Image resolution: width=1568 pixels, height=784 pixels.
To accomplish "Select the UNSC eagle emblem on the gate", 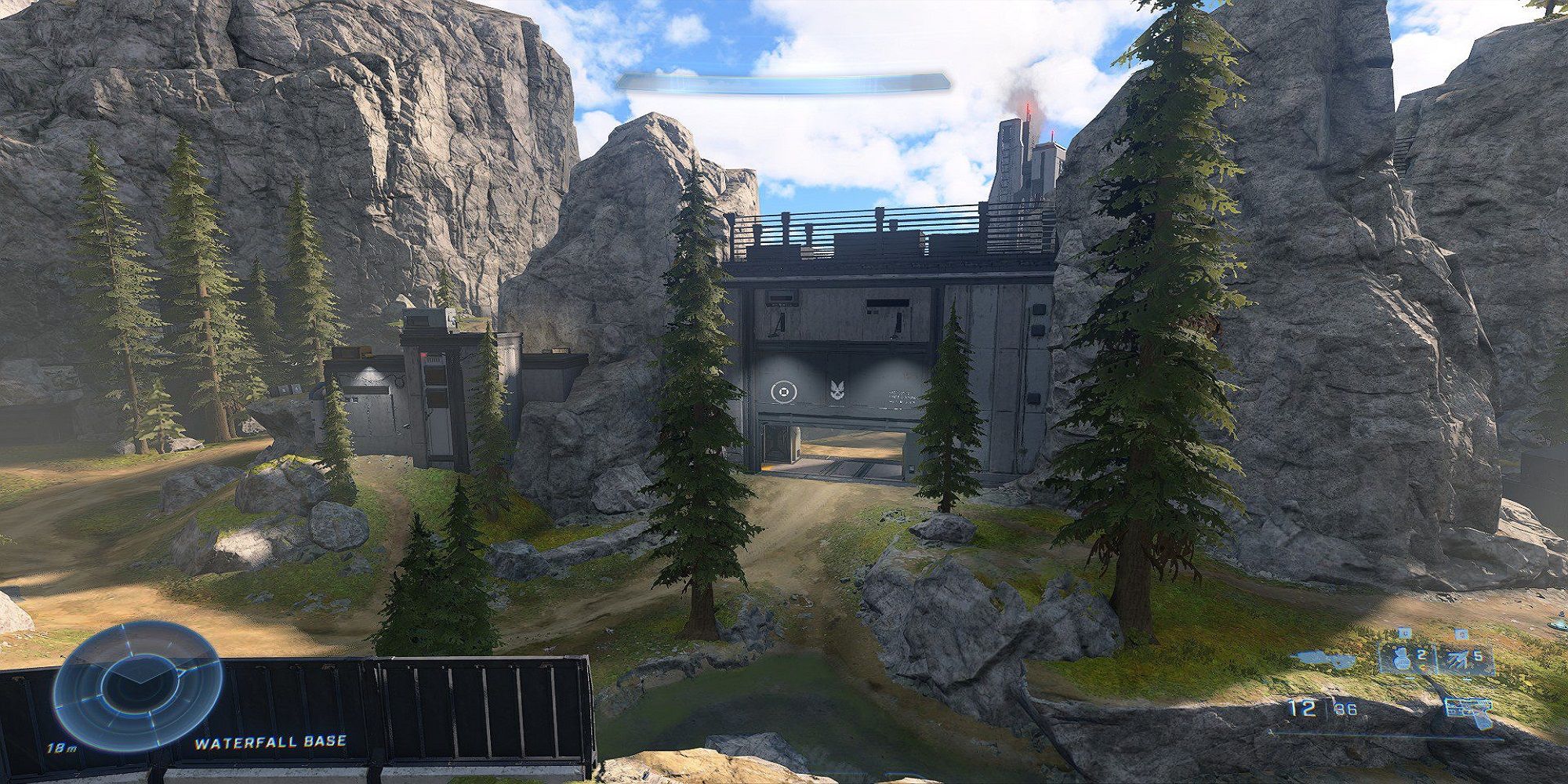I will click(836, 390).
